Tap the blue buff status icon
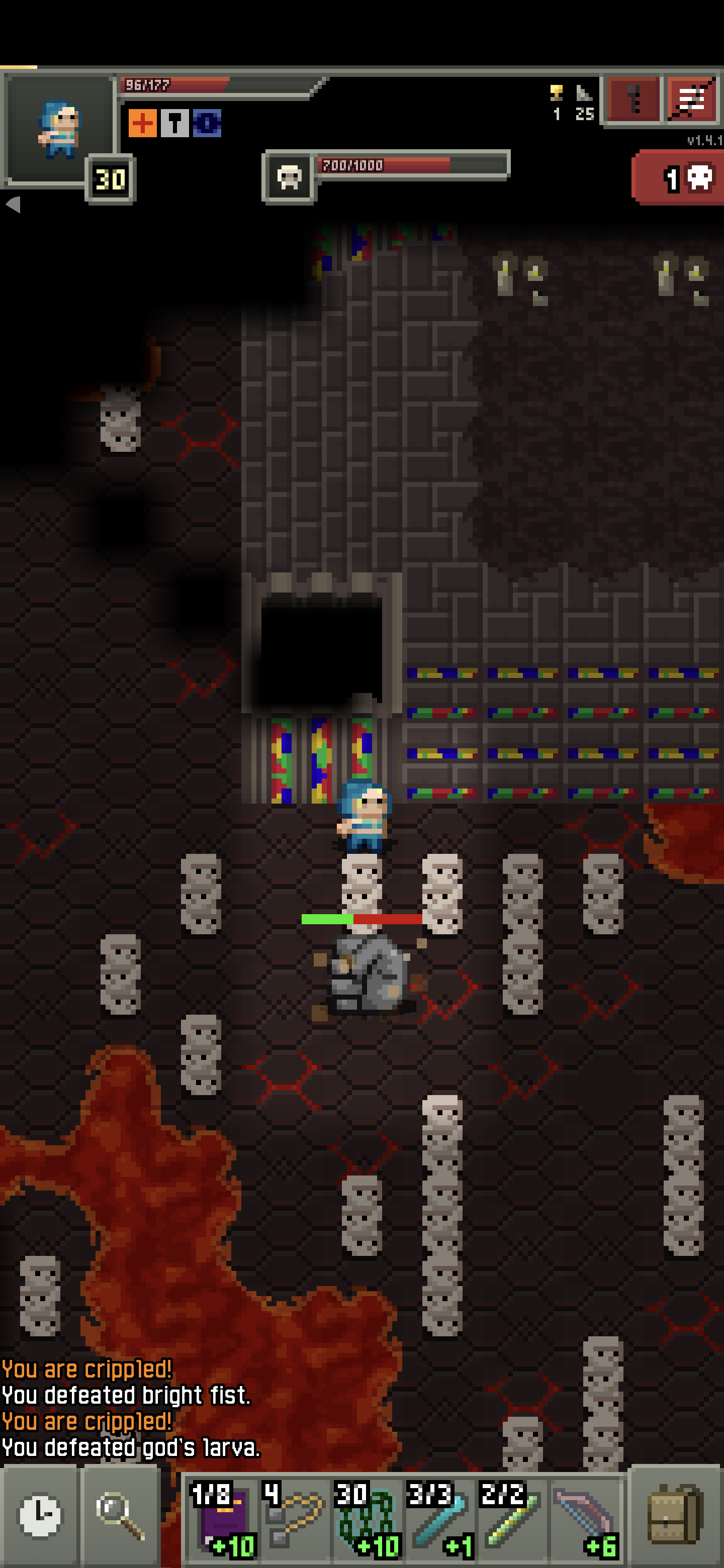Screen dimensions: 724x1568 pos(208,124)
